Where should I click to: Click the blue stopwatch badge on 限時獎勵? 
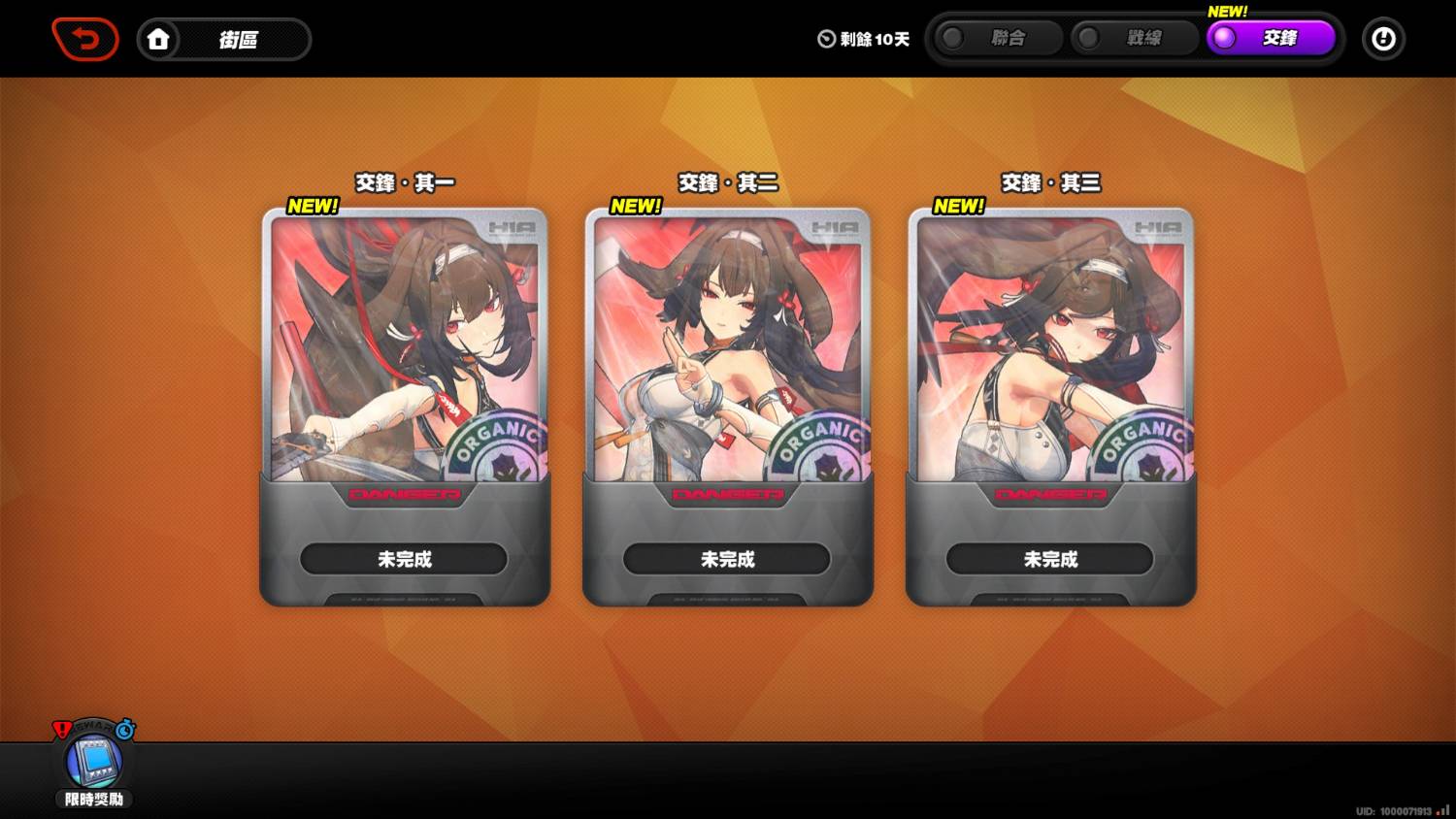[x=123, y=728]
